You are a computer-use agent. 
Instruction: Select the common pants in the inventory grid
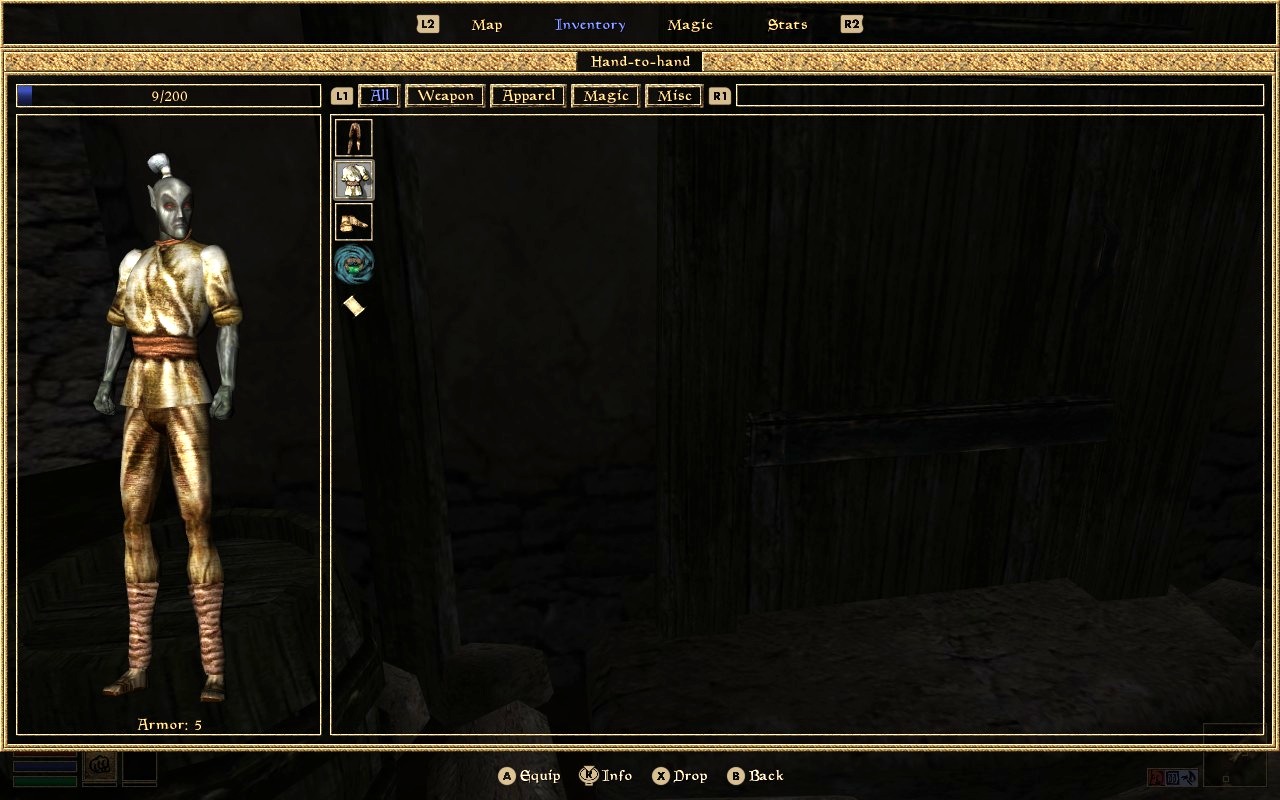coord(354,137)
